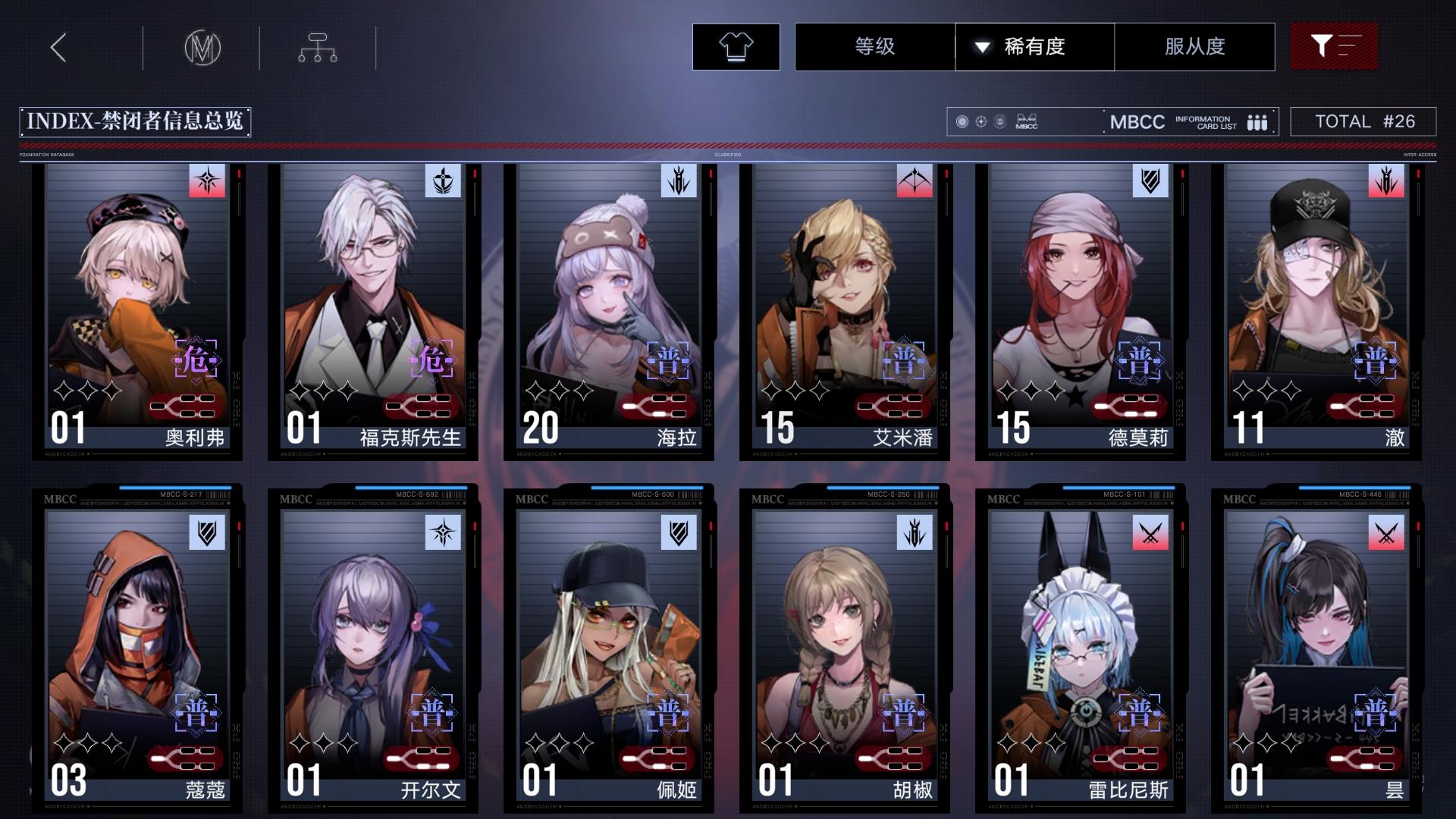The width and height of the screenshot is (1456, 819).
Task: Toggle the cross-shaped badge in the info bar
Action: [x=980, y=121]
